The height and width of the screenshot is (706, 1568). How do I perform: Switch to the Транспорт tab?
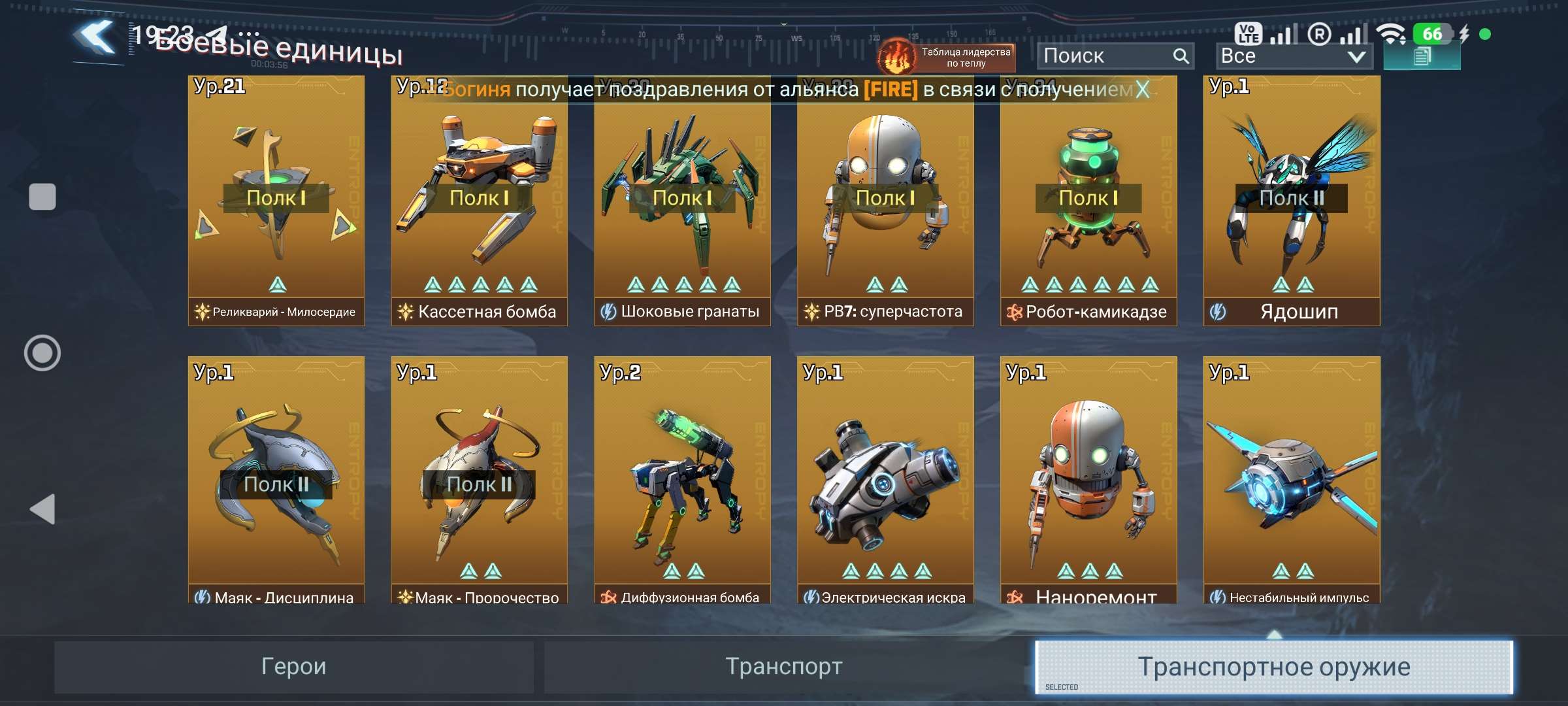click(783, 667)
